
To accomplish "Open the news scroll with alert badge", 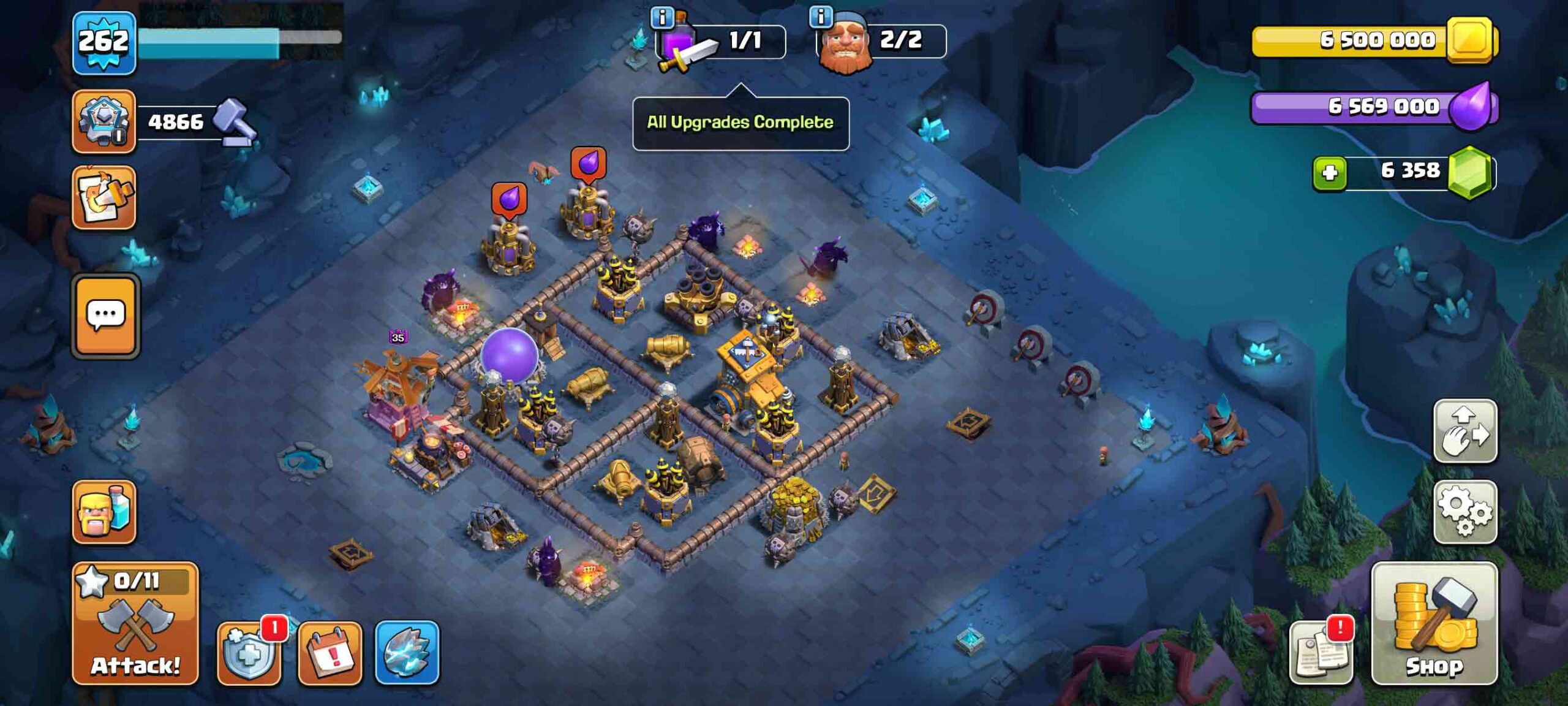I will point(1321,653).
